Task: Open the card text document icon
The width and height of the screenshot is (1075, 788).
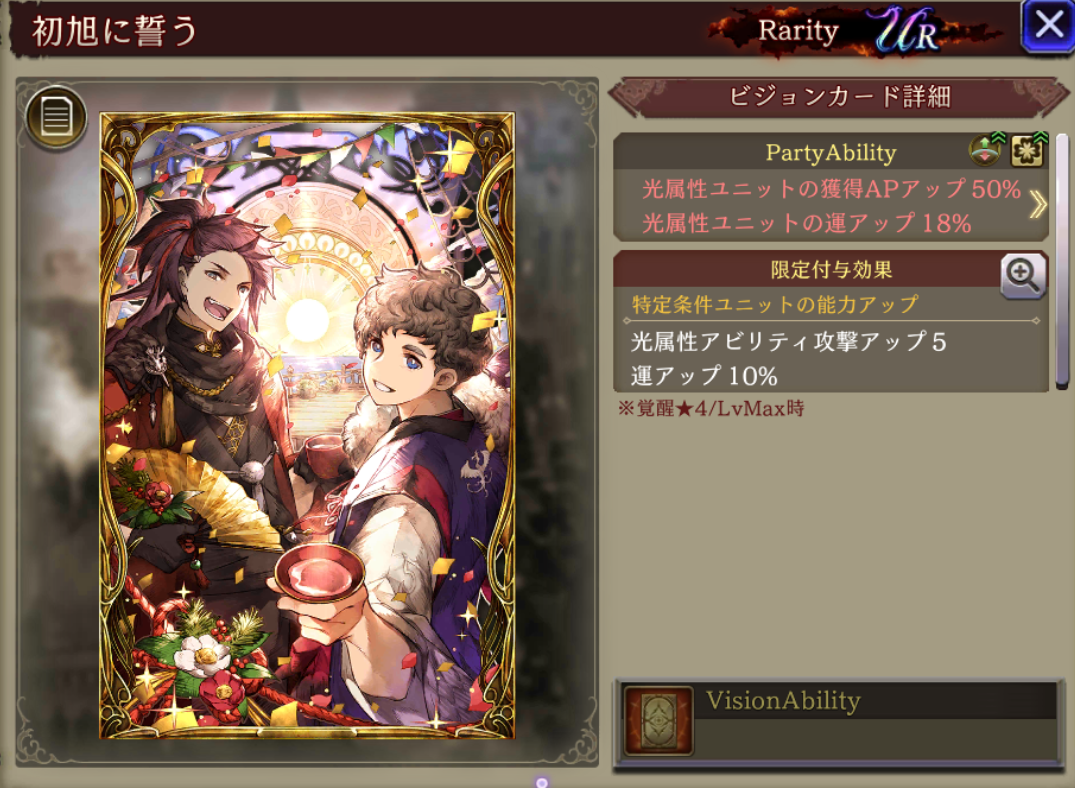Action: [56, 118]
